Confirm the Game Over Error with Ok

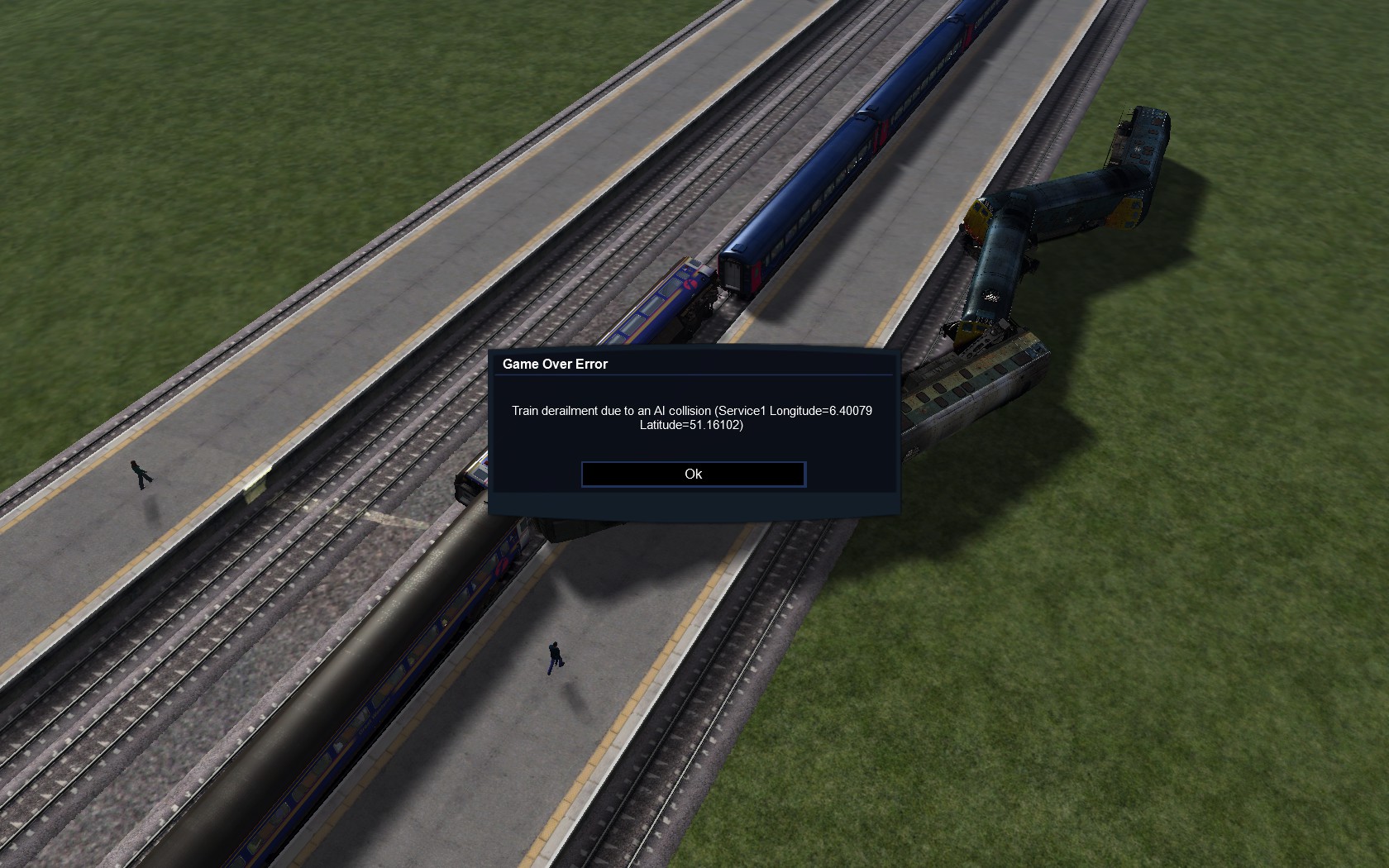coord(693,474)
